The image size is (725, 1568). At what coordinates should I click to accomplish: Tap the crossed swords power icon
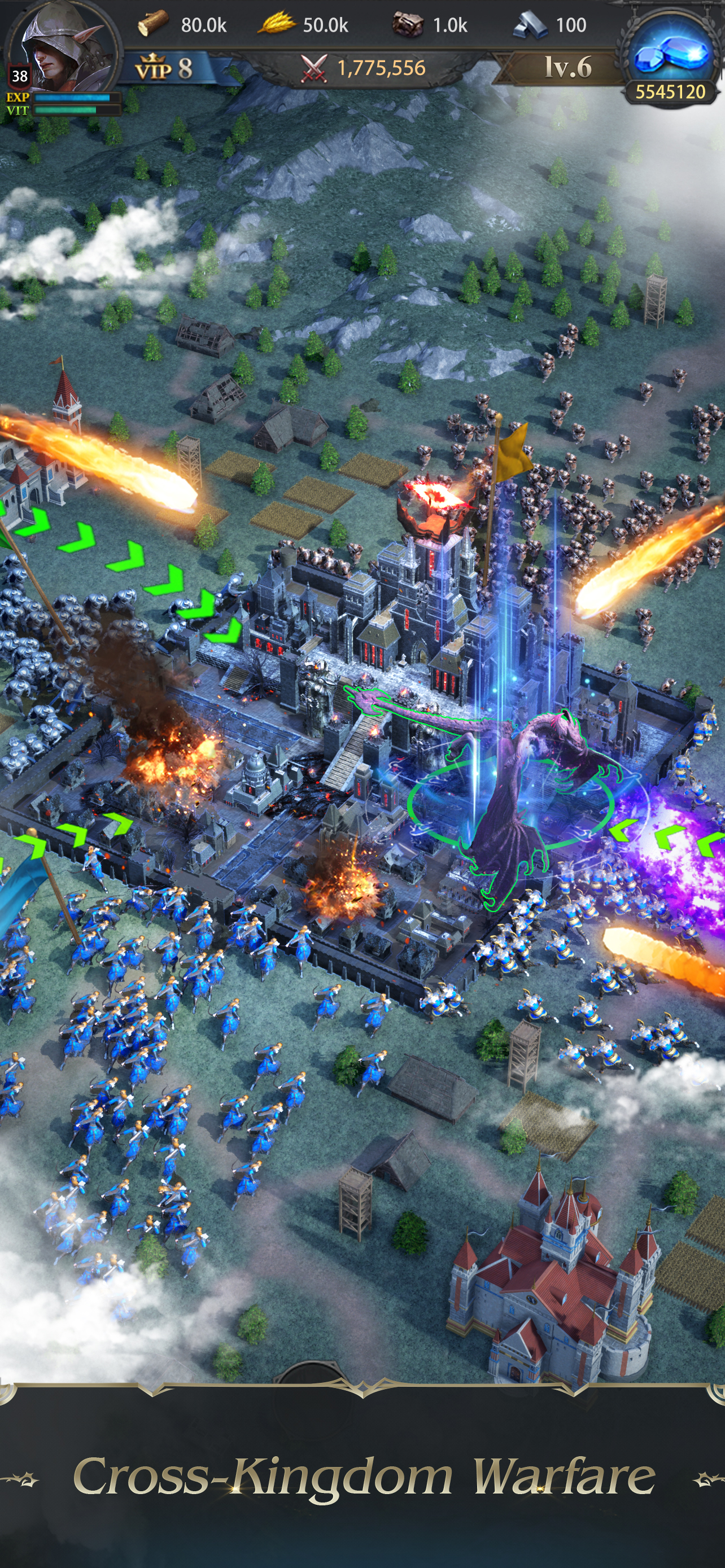[x=315, y=68]
